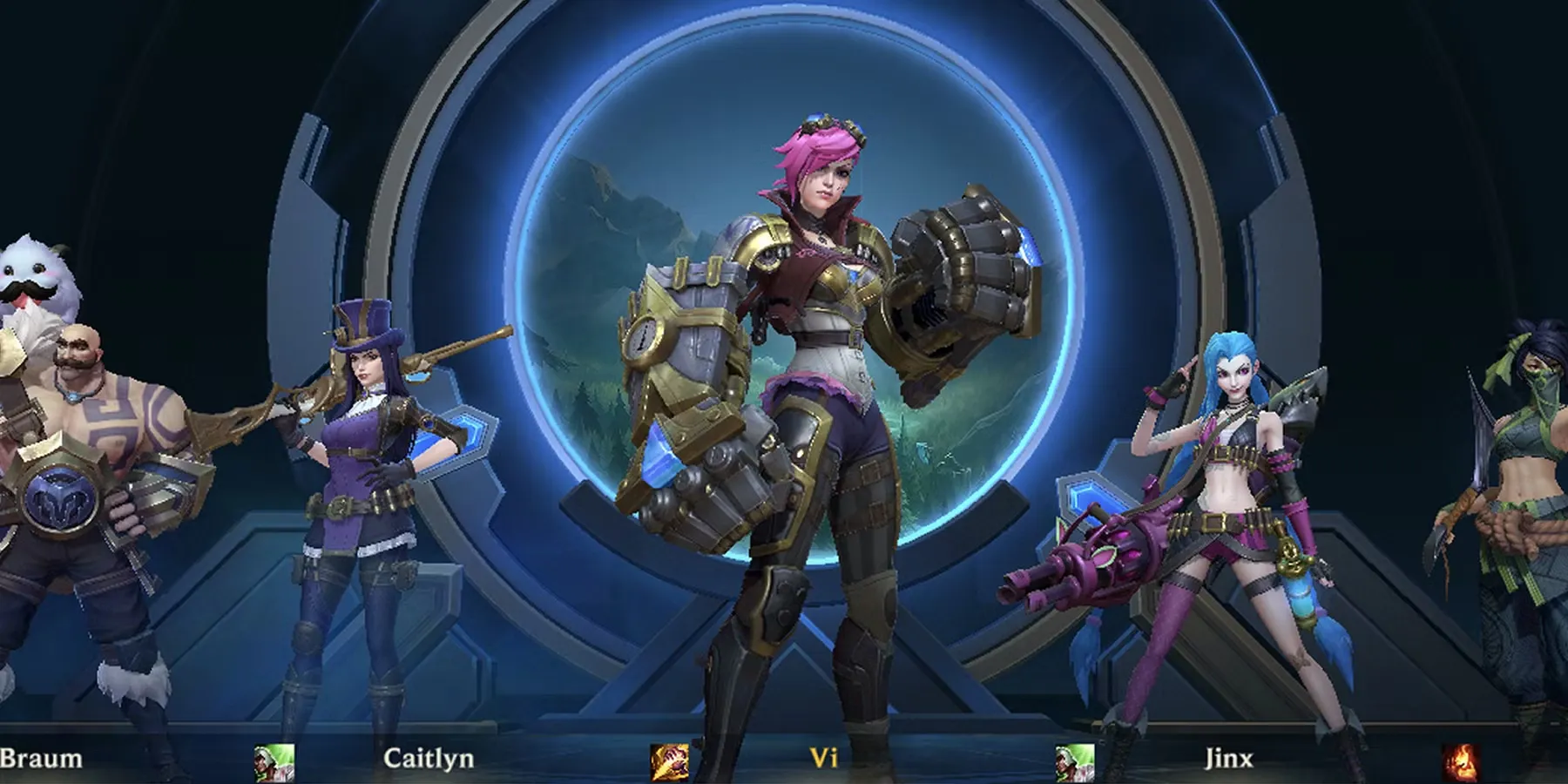
Task: Click the Jinx name label
Action: (x=1228, y=758)
